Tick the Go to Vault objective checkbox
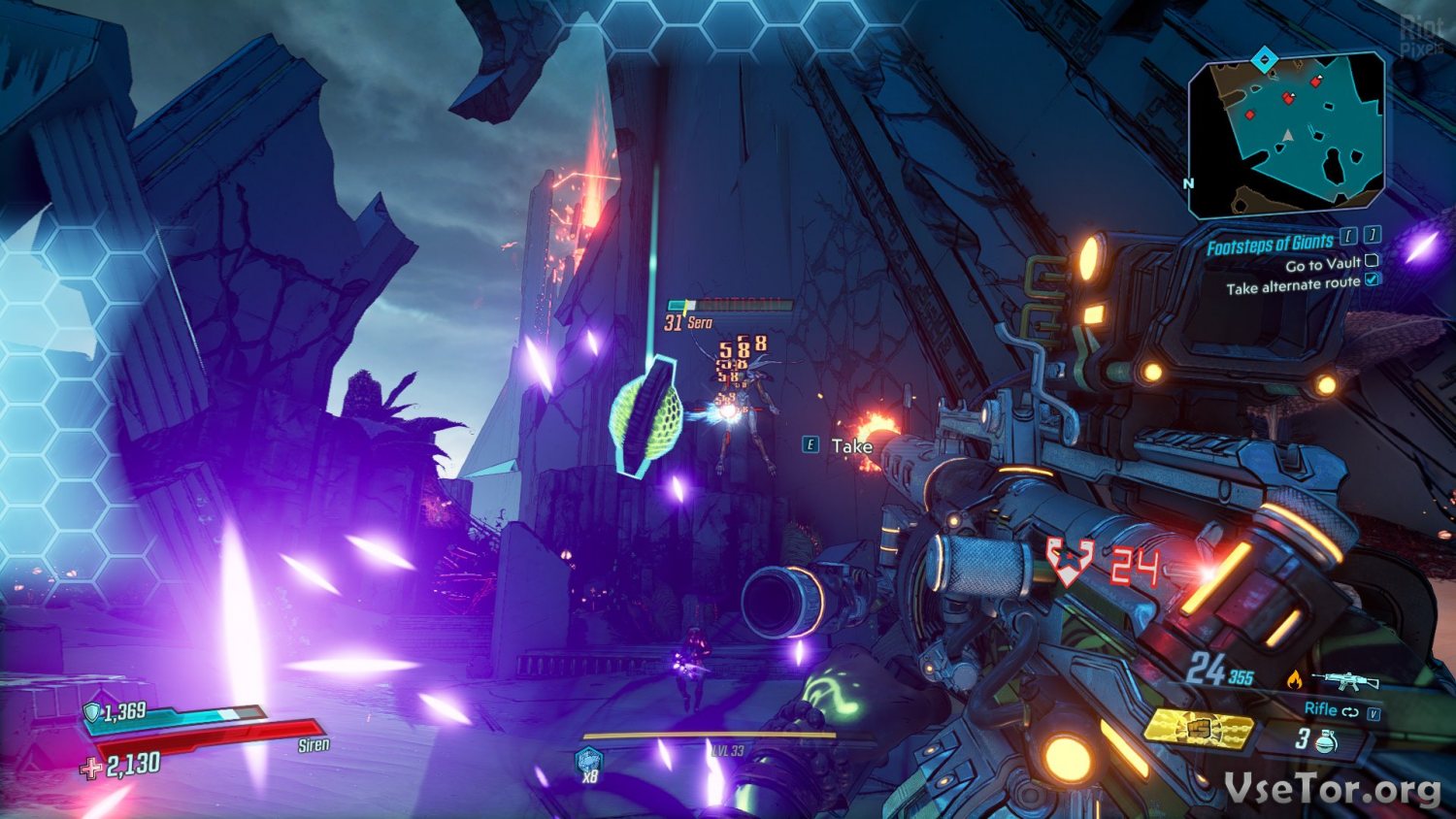The width and height of the screenshot is (1456, 819). 1372,260
